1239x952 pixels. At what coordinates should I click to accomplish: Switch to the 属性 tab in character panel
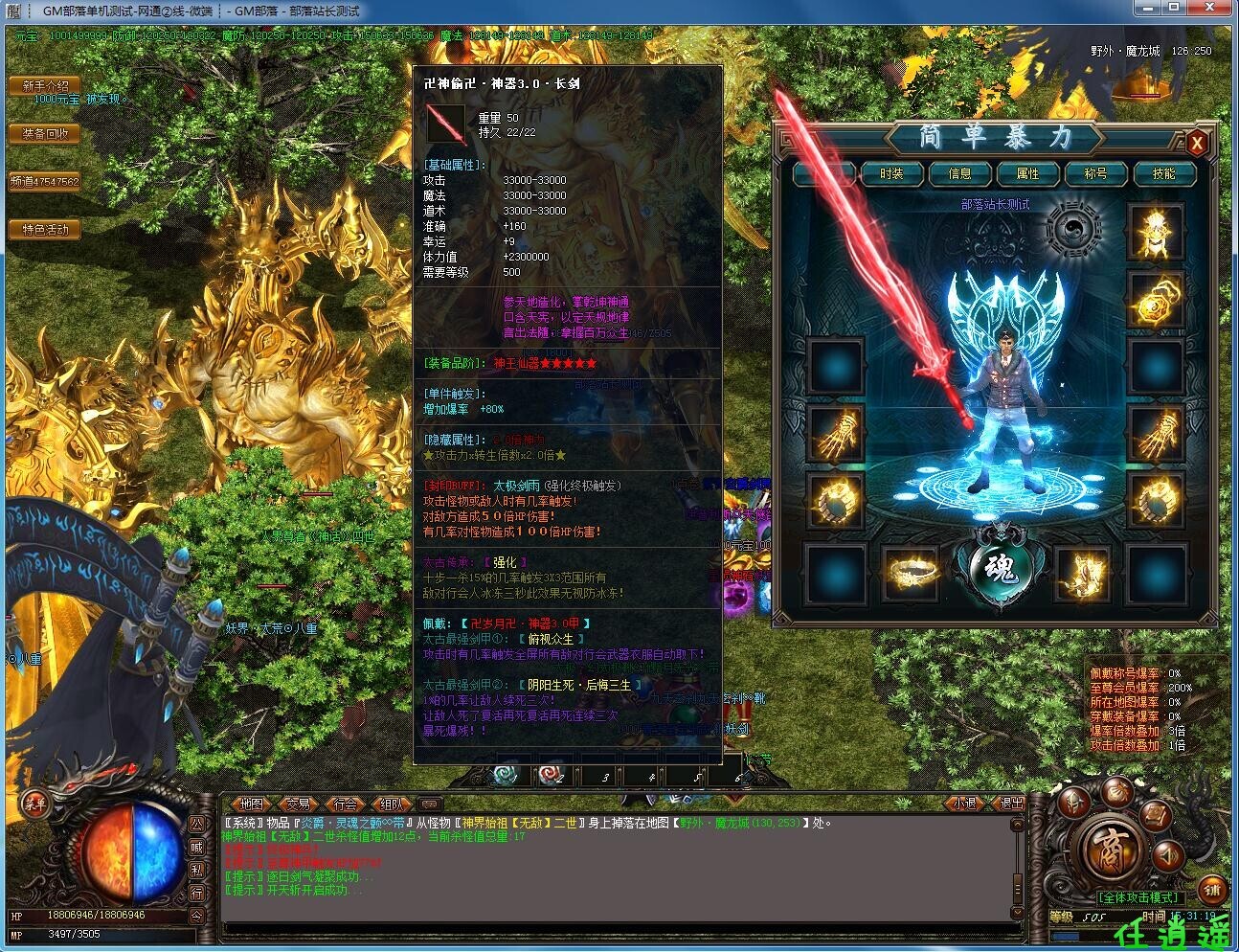click(1028, 174)
